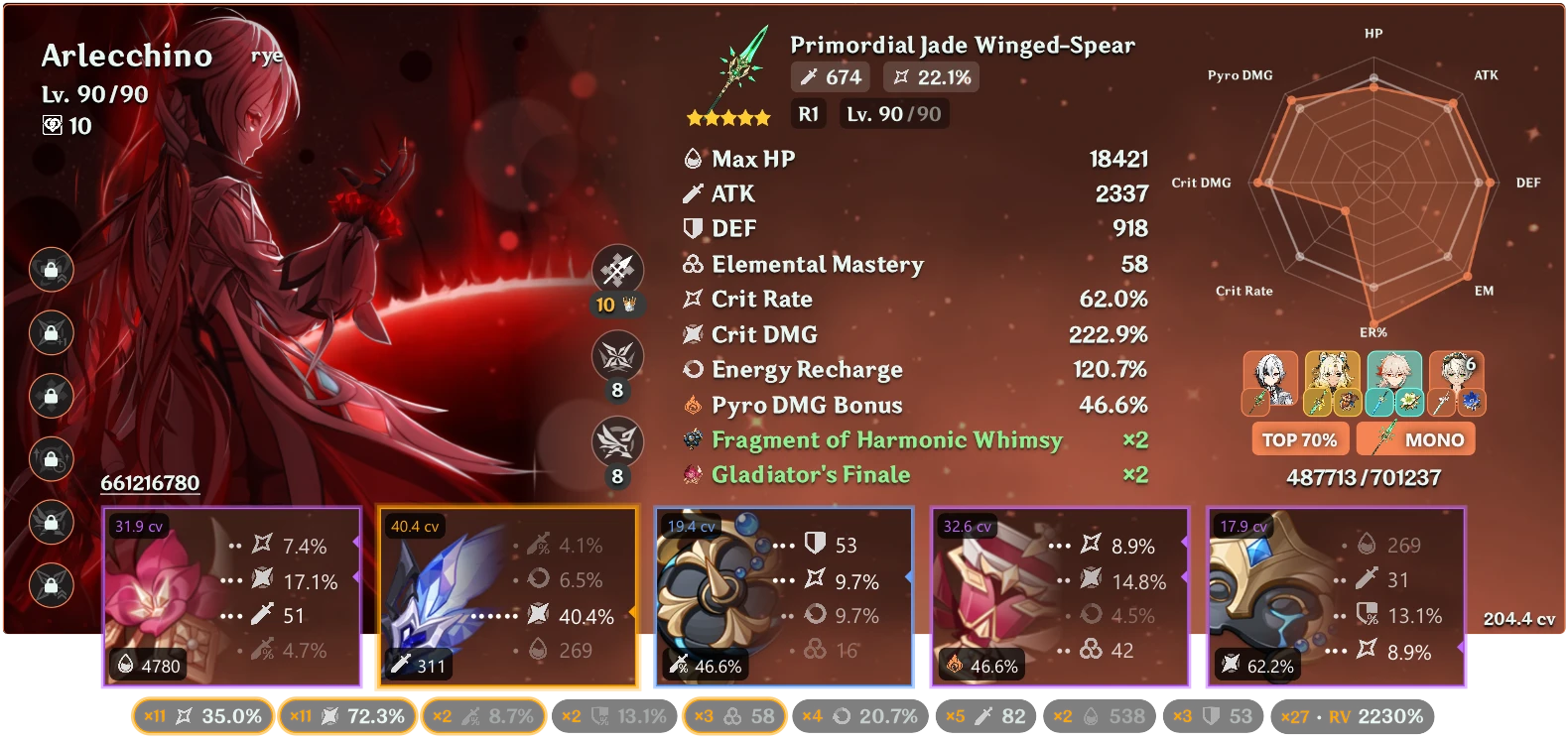Toggle the first constellation lock

click(x=50, y=271)
